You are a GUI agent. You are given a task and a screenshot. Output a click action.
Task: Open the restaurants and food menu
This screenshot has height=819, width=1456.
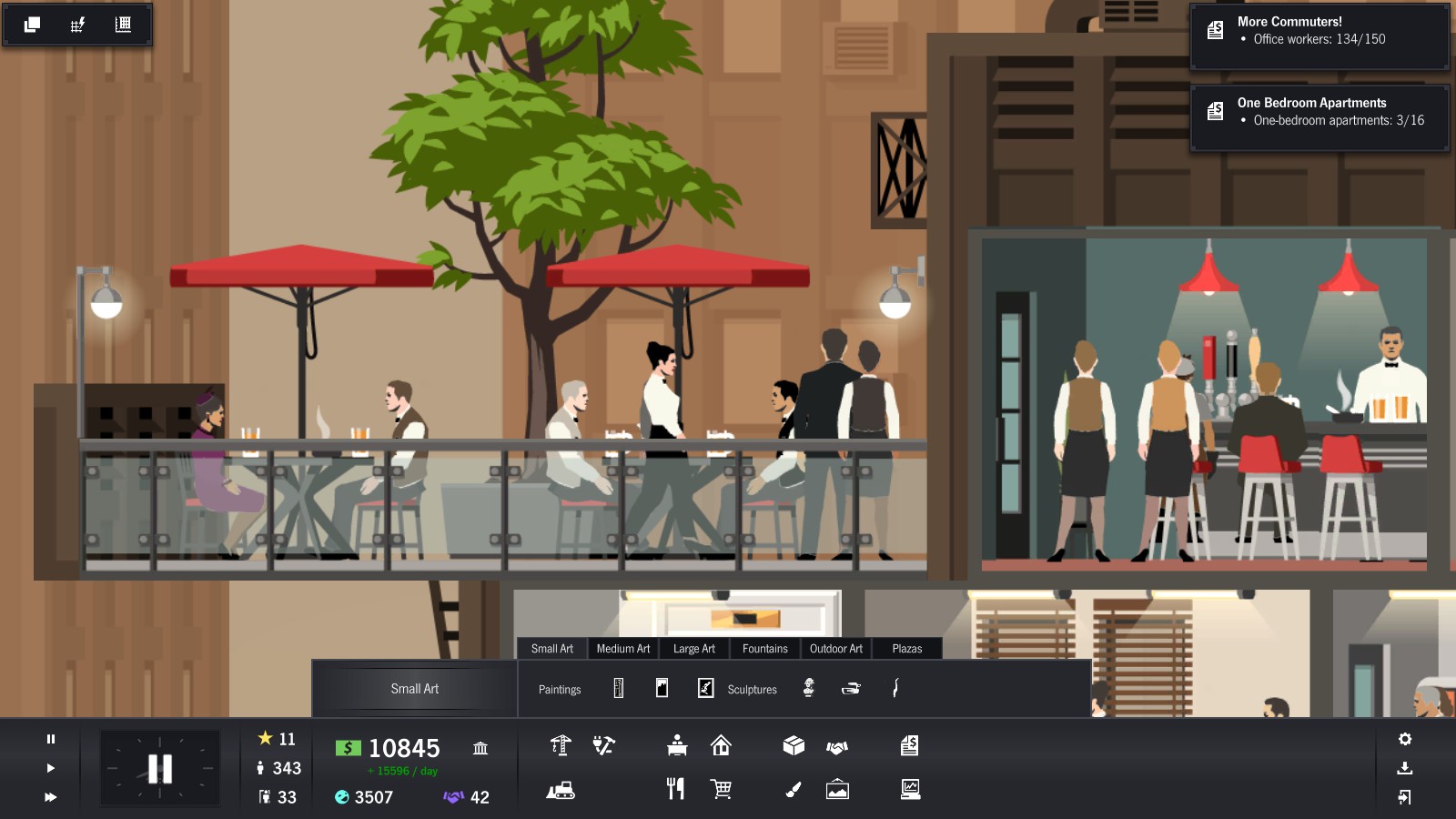[x=676, y=789]
